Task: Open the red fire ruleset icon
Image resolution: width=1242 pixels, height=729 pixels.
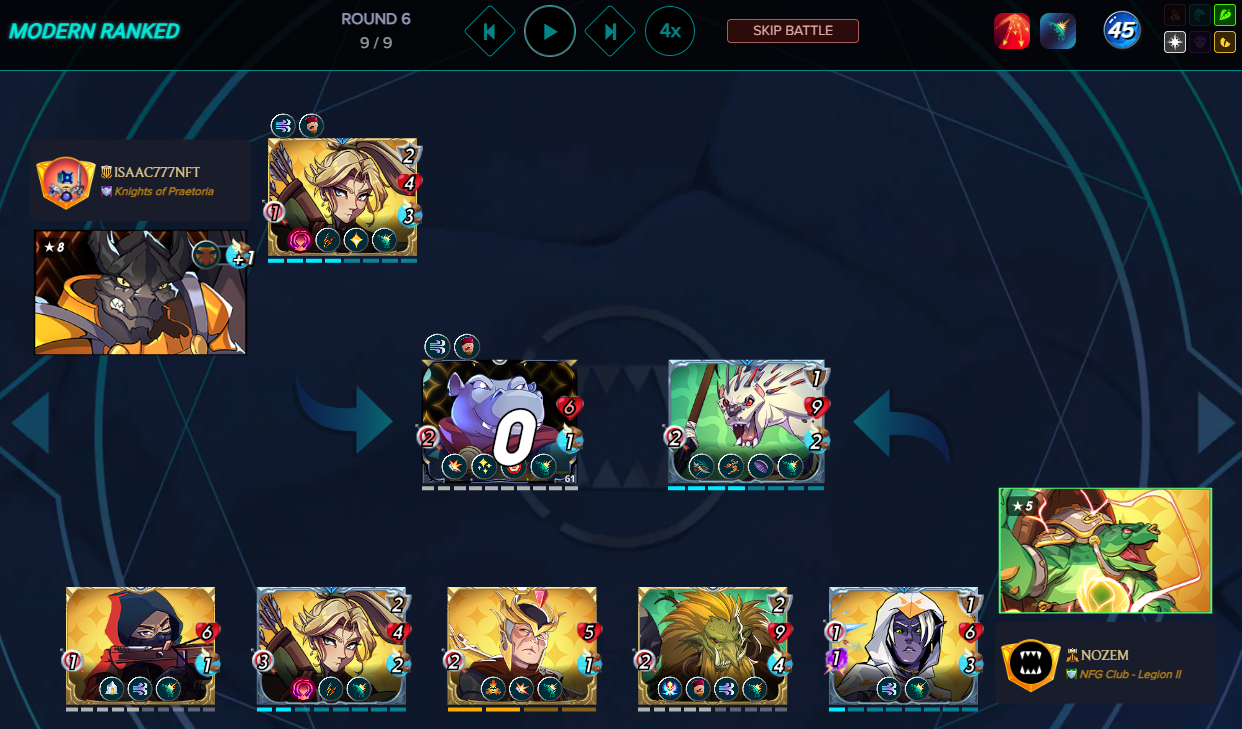Action: click(x=1011, y=31)
